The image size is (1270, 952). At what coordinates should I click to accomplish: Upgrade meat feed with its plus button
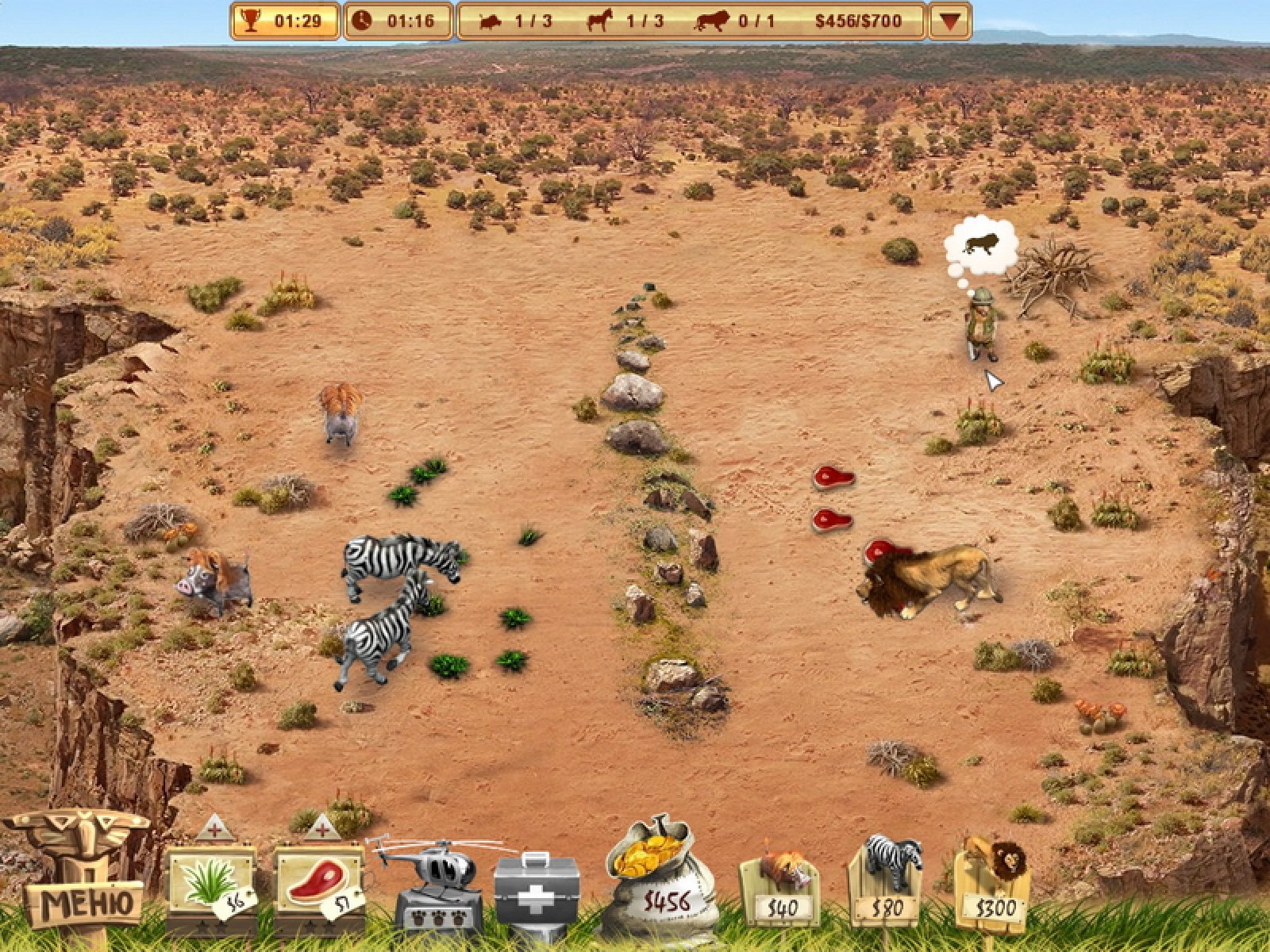tap(322, 829)
